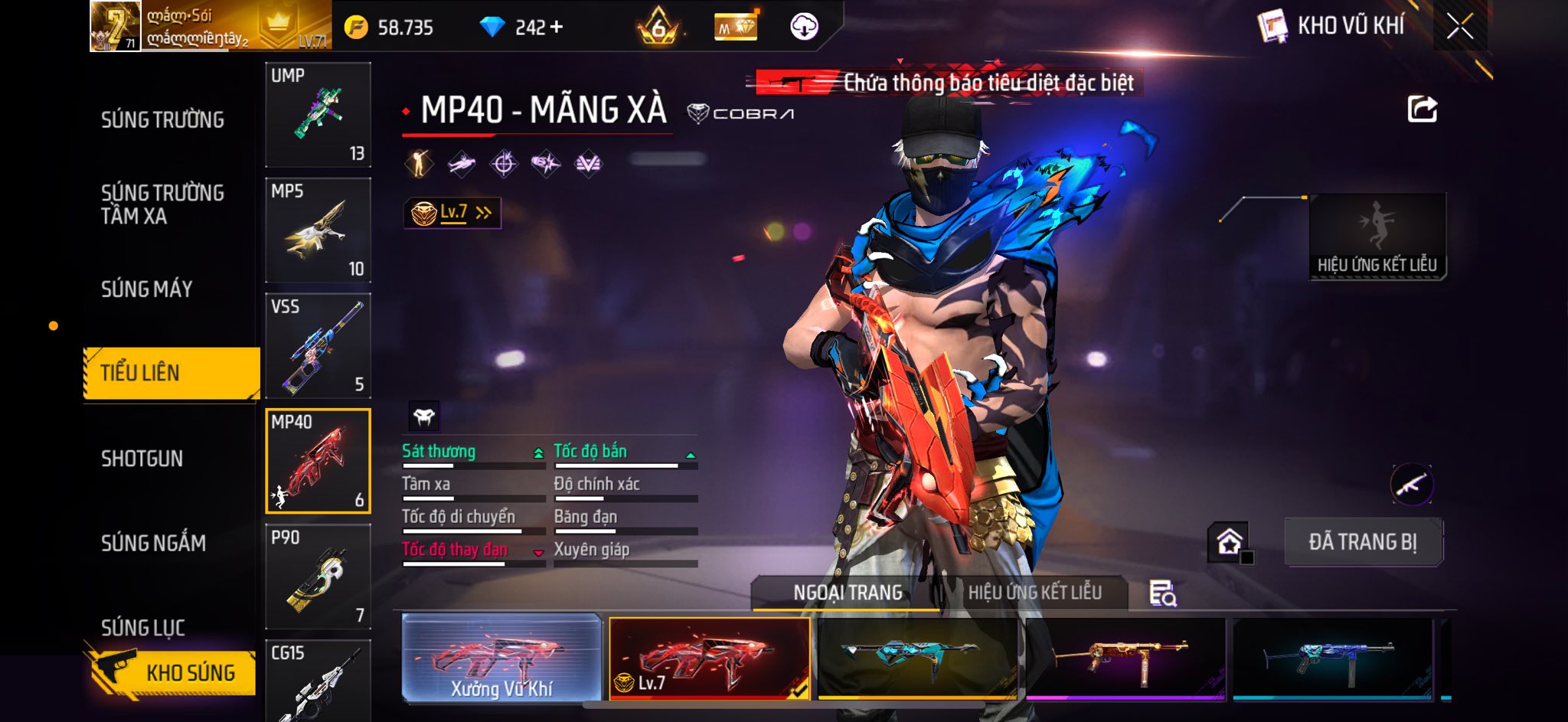Click the ĐÃ TRANG BỊ button
1568x722 pixels.
point(1363,542)
